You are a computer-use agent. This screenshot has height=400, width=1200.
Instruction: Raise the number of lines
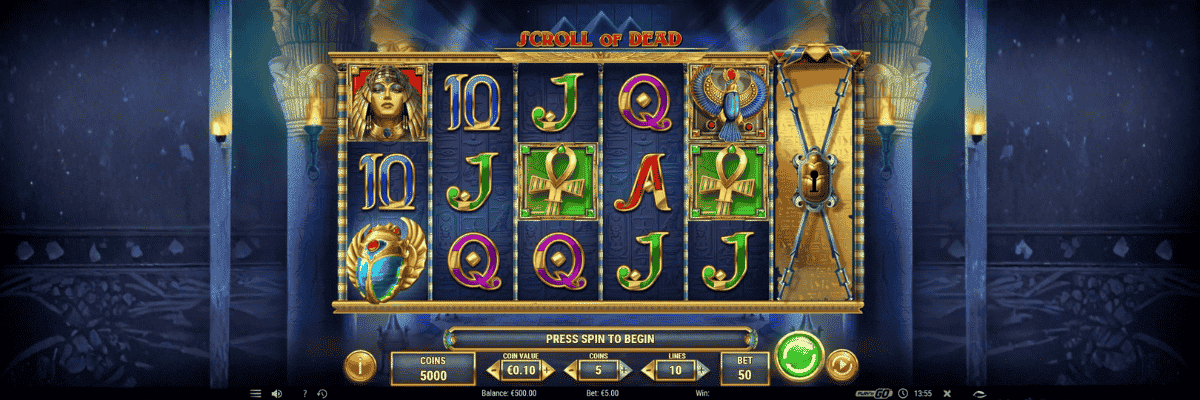point(704,371)
